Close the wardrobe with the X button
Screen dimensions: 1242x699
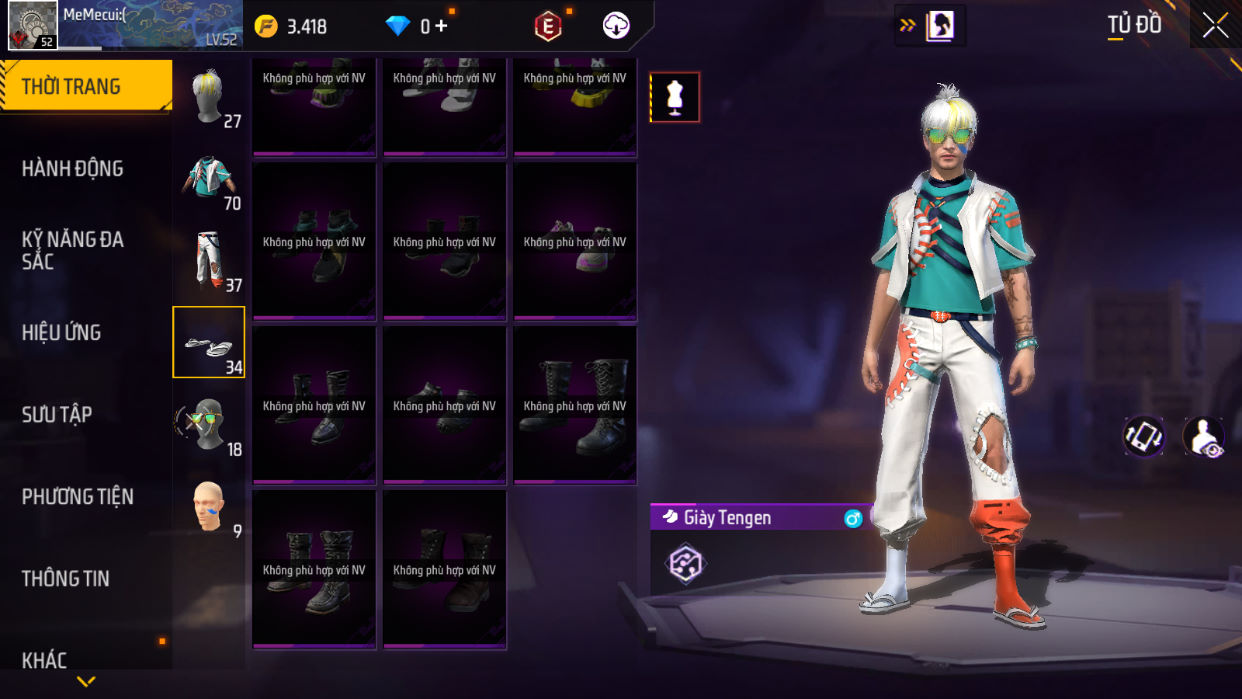click(x=1215, y=26)
